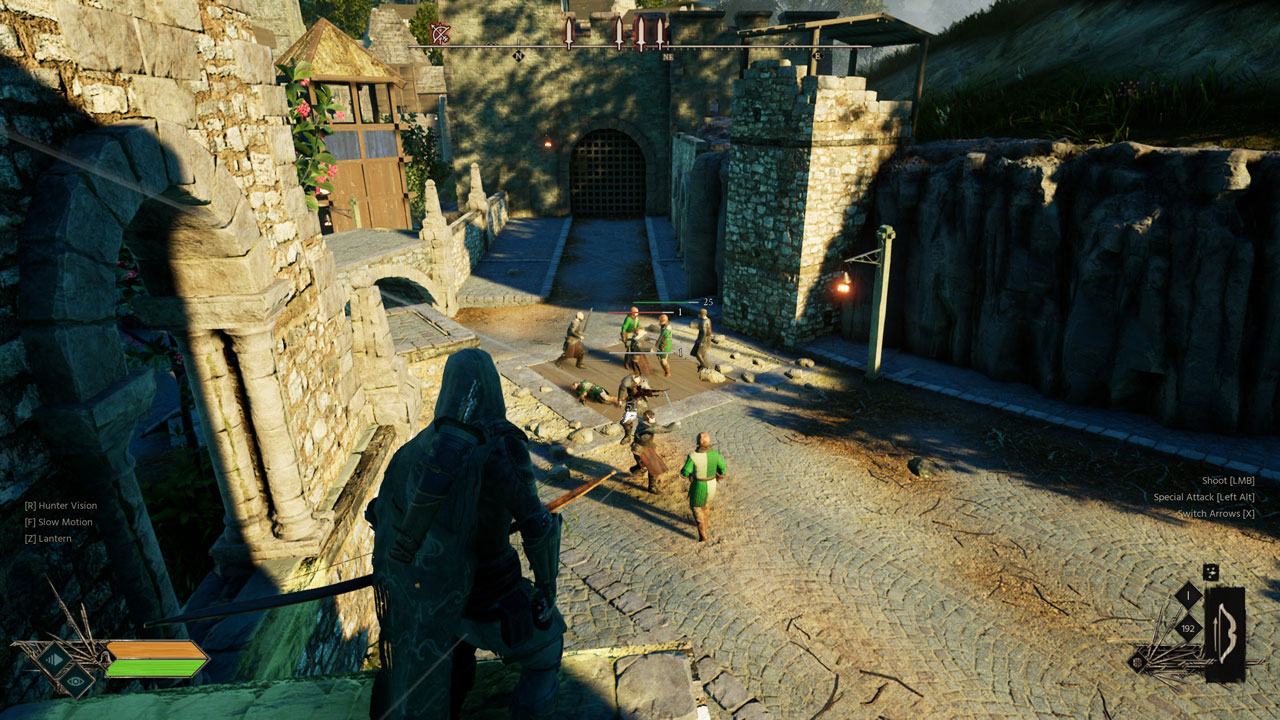Click the NE marker to expand compass detail

[668, 56]
